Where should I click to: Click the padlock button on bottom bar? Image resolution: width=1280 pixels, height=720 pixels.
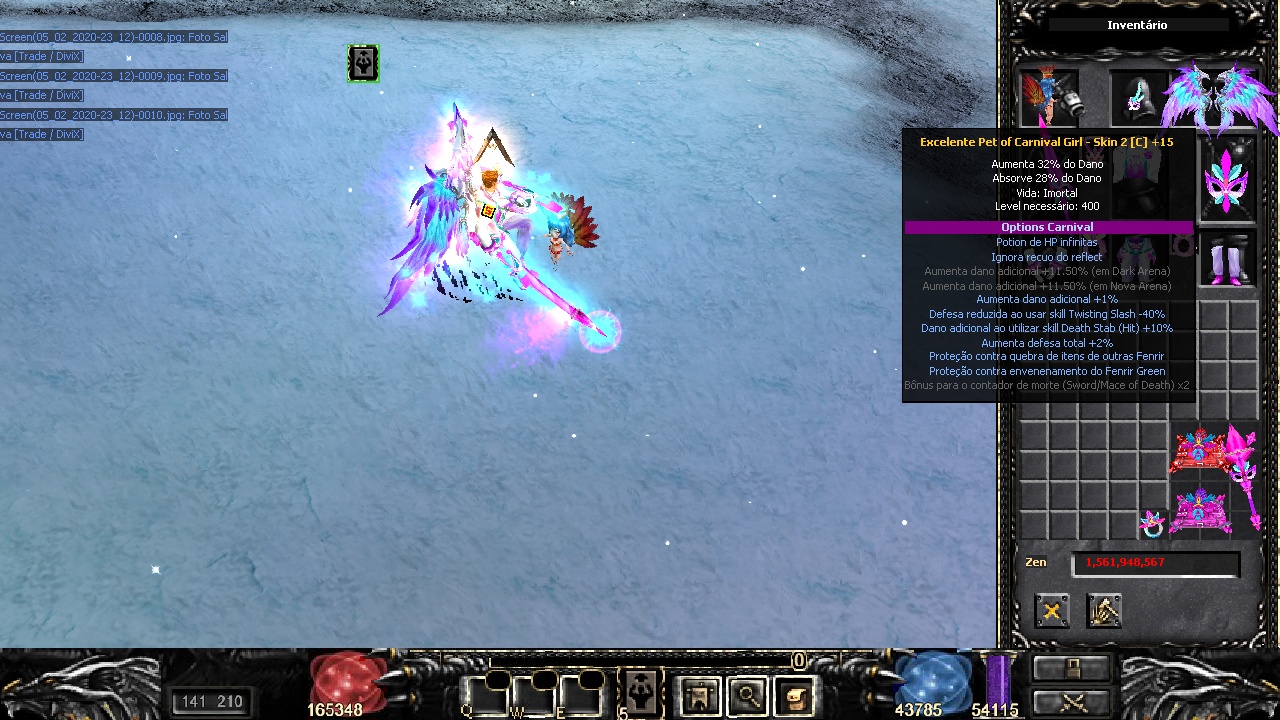click(x=1071, y=667)
